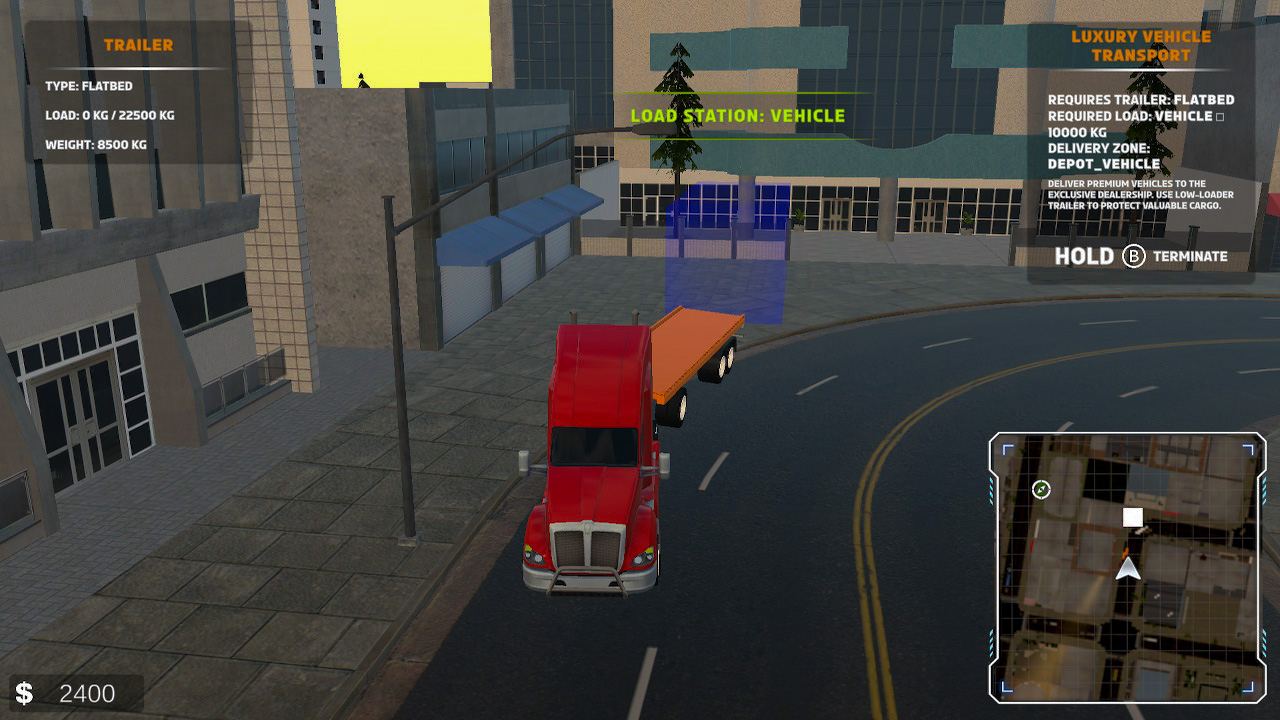Click HOLD B TERMINATE to cancel mission

(x=1141, y=256)
